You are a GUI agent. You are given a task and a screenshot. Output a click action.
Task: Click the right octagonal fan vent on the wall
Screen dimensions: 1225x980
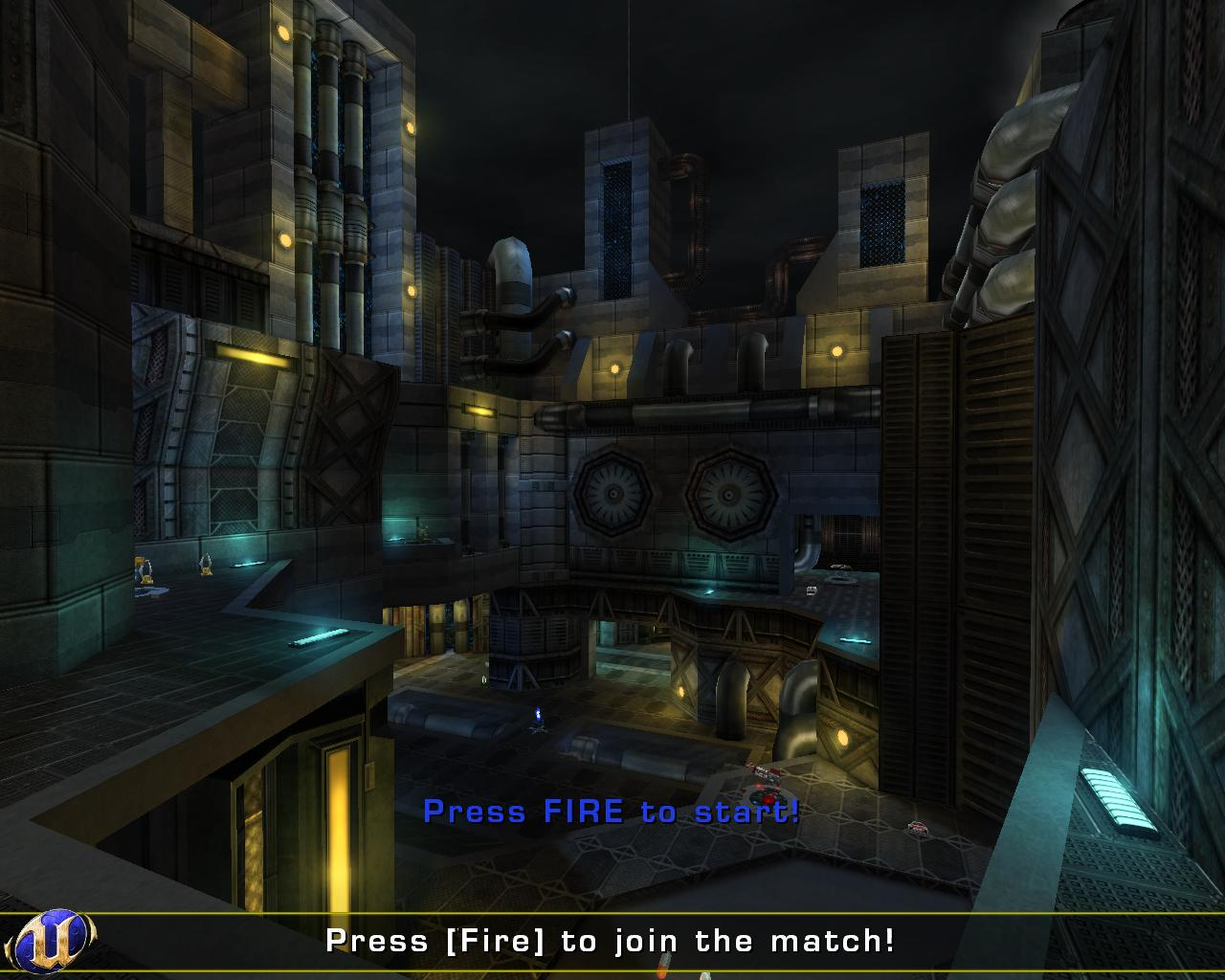(x=729, y=496)
